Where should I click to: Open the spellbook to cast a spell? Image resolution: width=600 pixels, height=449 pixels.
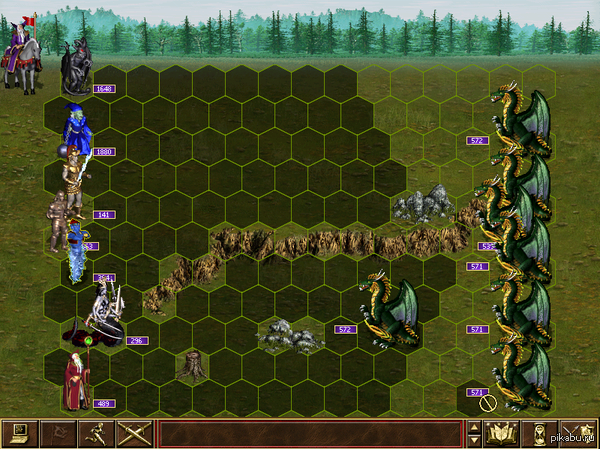(x=500, y=433)
